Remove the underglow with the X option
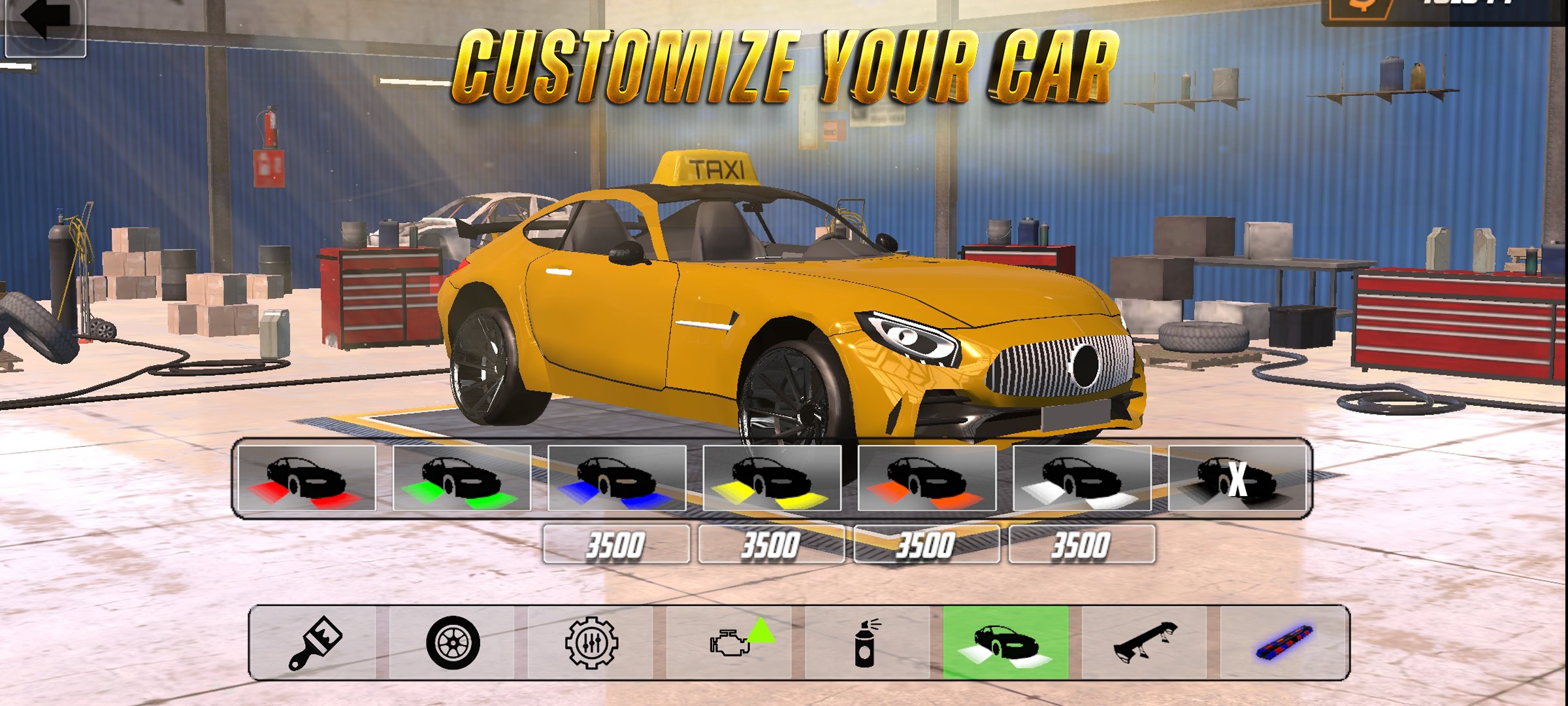This screenshot has width=1568, height=706. coord(1237,478)
